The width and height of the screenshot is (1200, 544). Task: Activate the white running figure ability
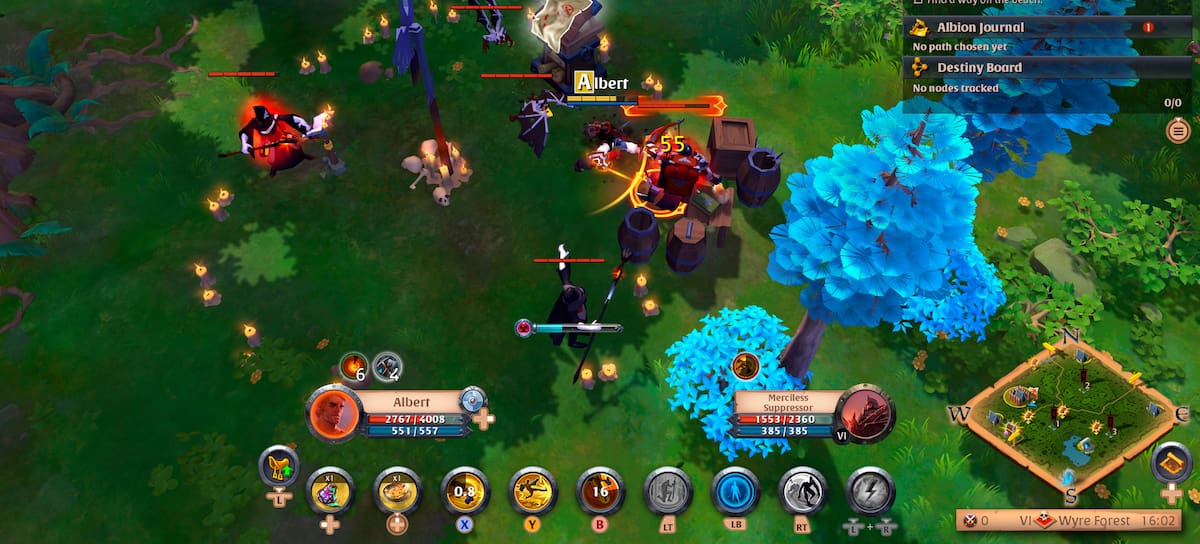pos(803,490)
